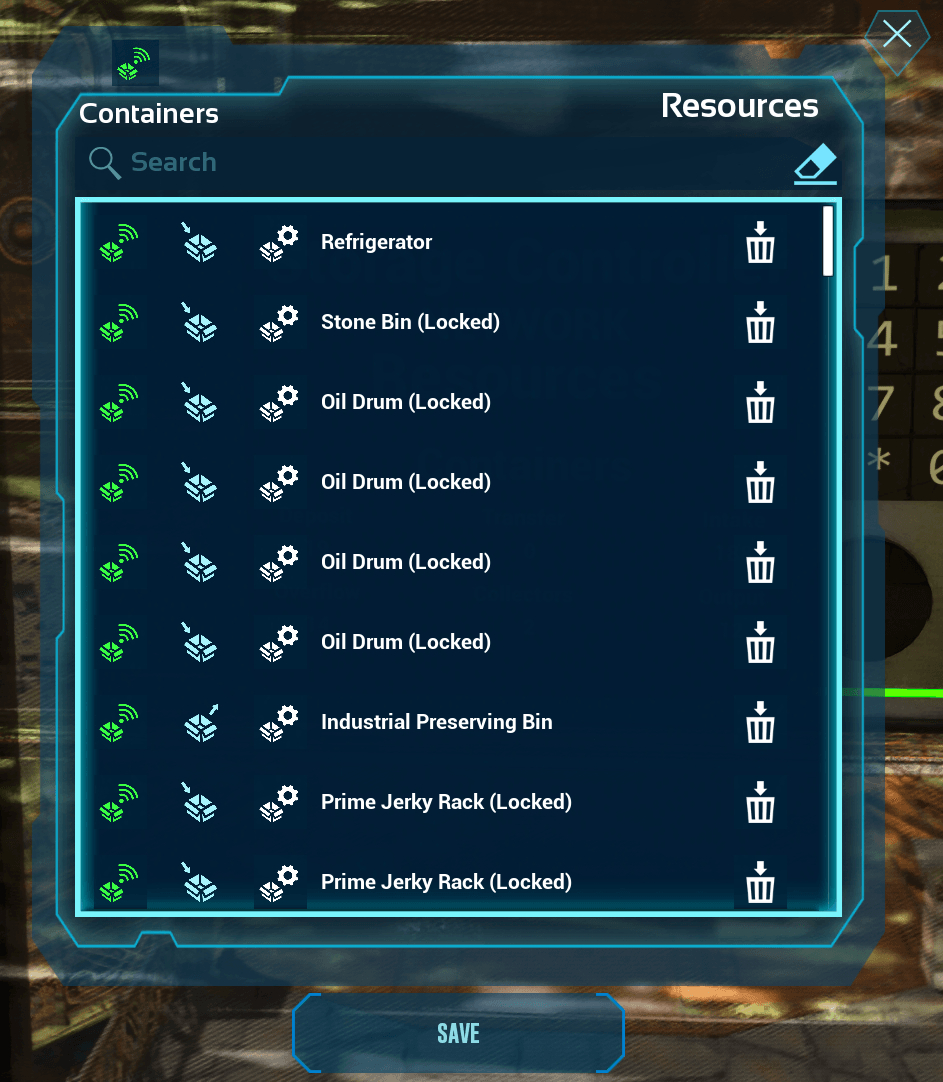Clear the search with the eraser icon

(x=815, y=163)
